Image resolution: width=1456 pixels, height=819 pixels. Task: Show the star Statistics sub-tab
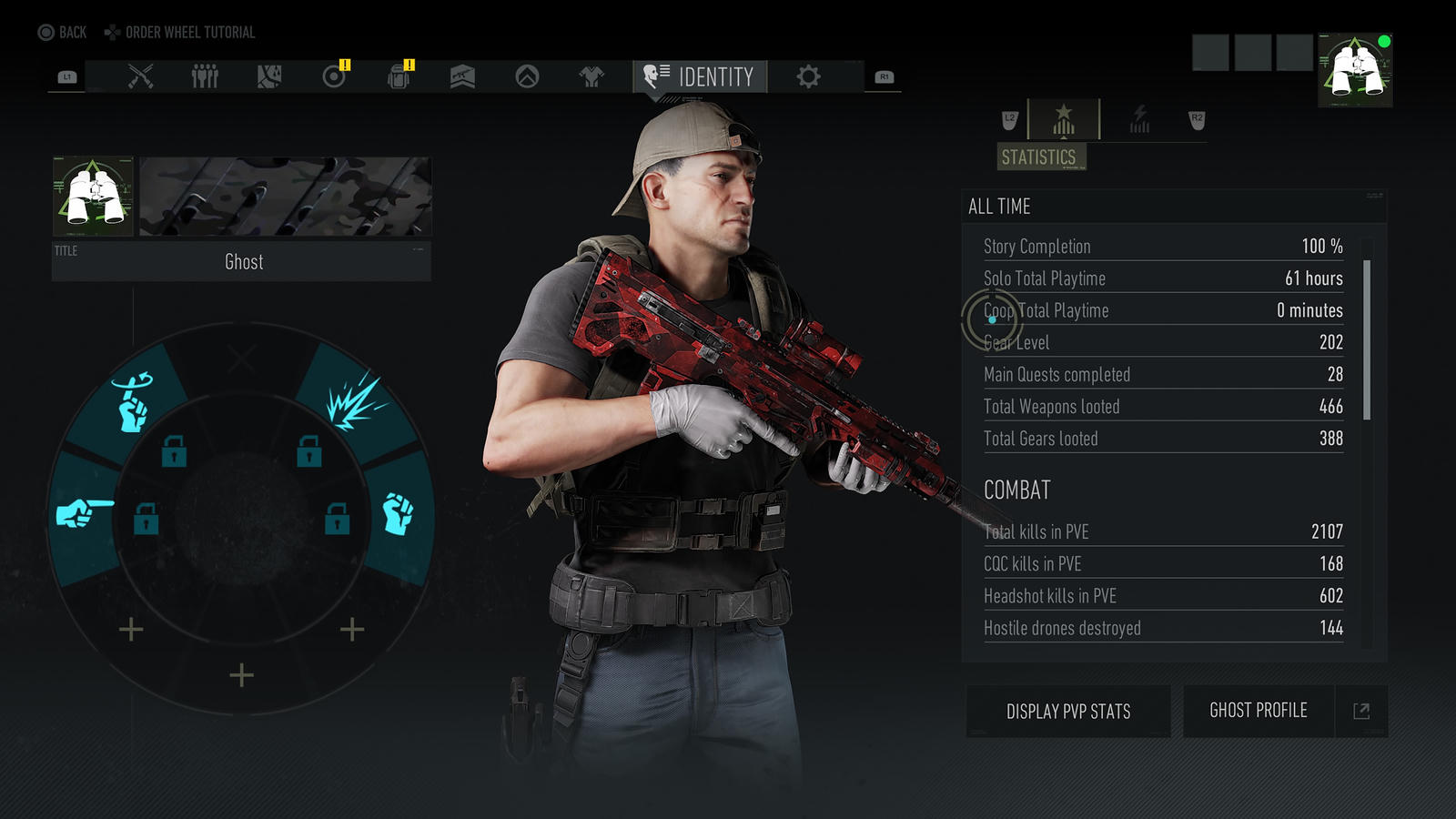pyautogui.click(x=1063, y=120)
